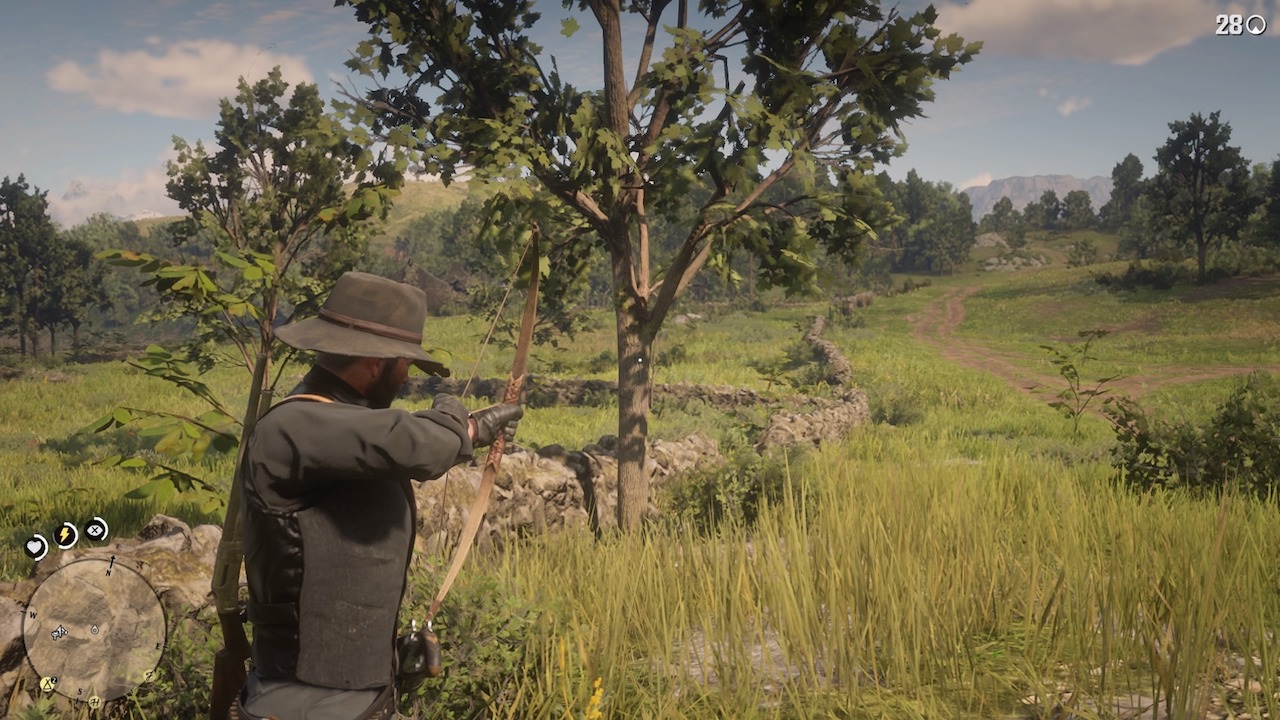This screenshot has height=720, width=1280.
Task: Click the small drop-shaped marker inside the minimap
Action: pyautogui.click(x=95, y=630)
